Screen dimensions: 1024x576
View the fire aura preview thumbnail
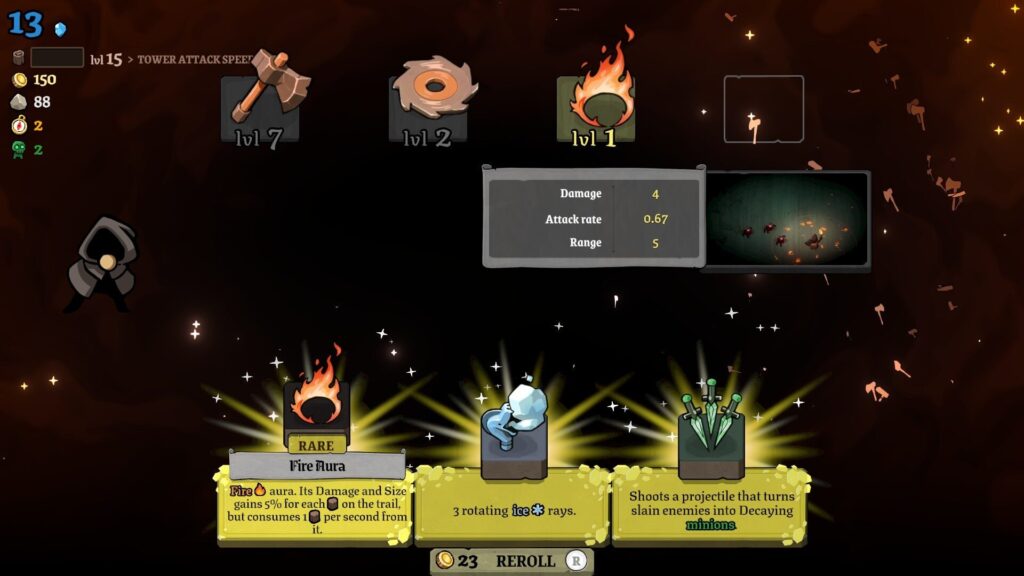[786, 220]
